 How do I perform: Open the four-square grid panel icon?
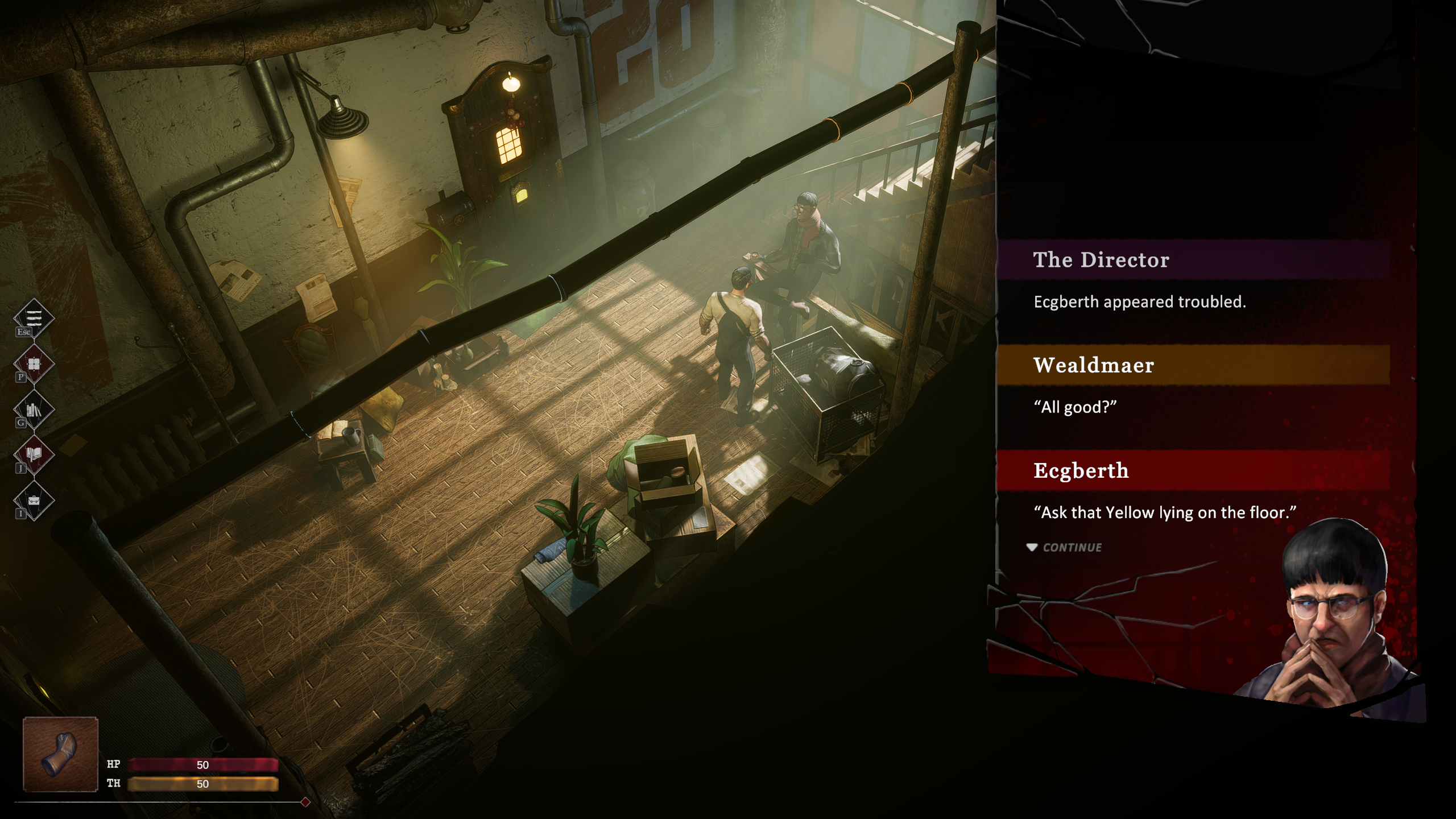point(34,363)
